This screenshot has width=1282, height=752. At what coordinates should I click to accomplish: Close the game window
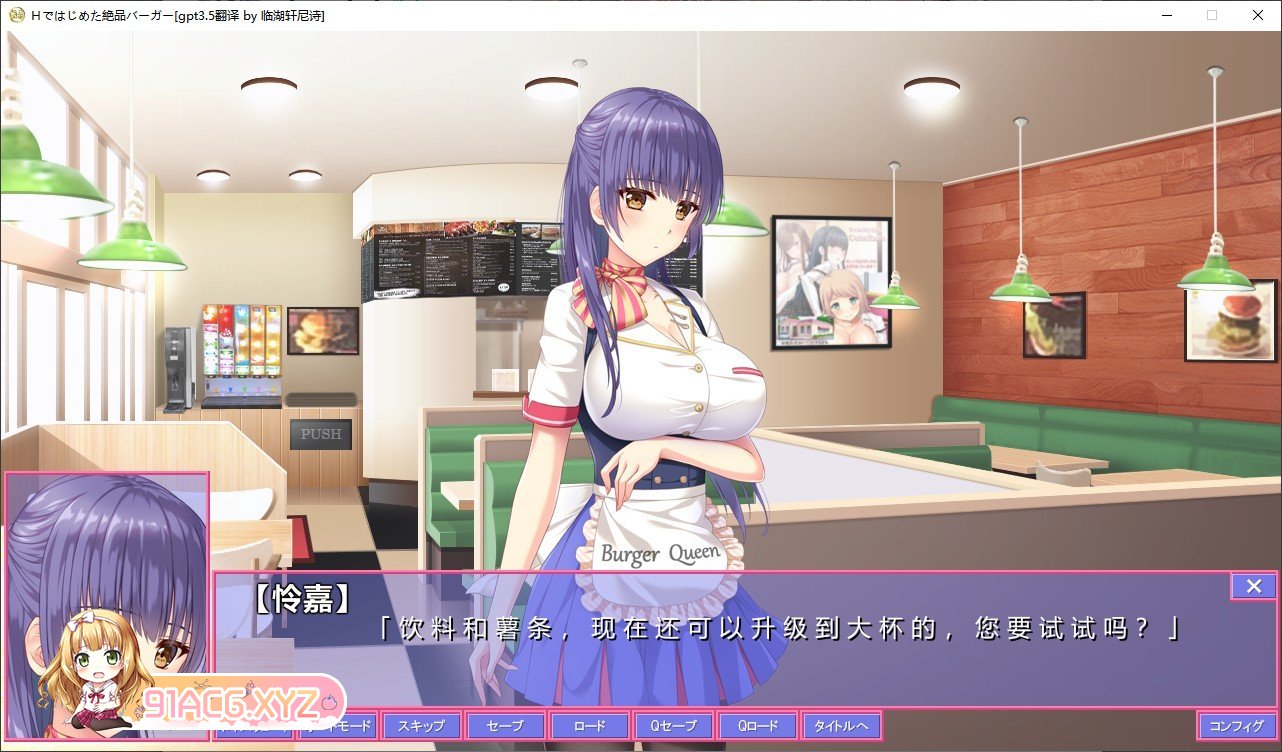(x=1258, y=15)
